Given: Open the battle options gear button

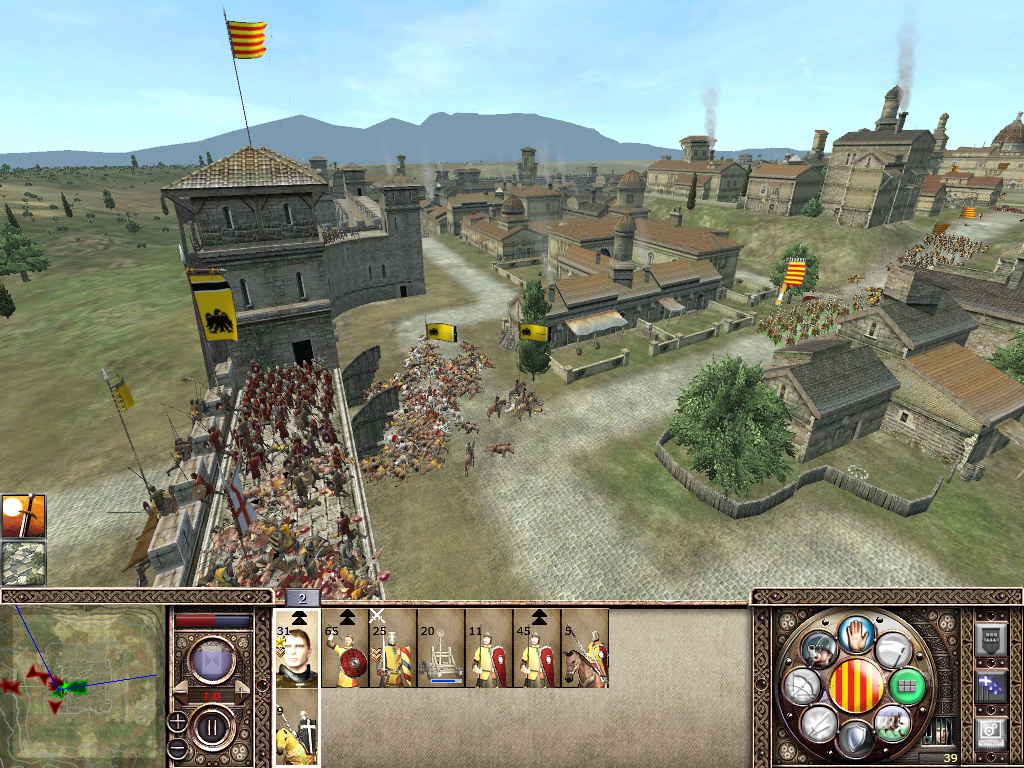Looking at the screenshot, I should point(991,732).
